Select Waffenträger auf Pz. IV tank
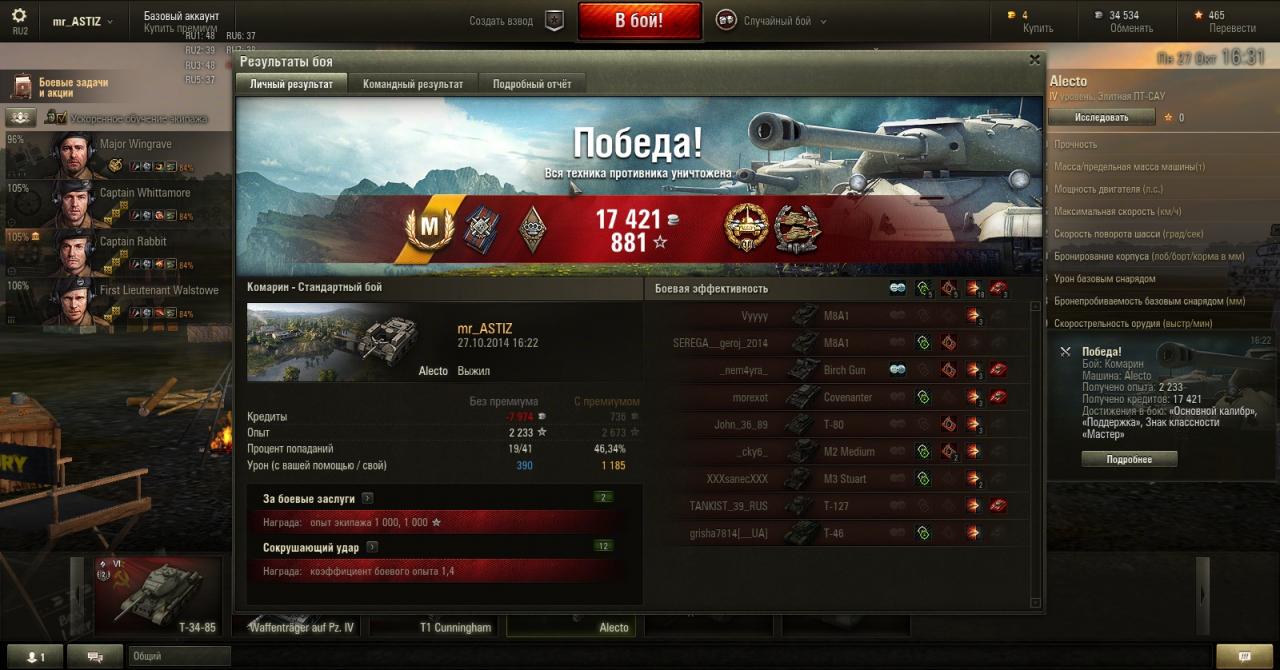 301,627
